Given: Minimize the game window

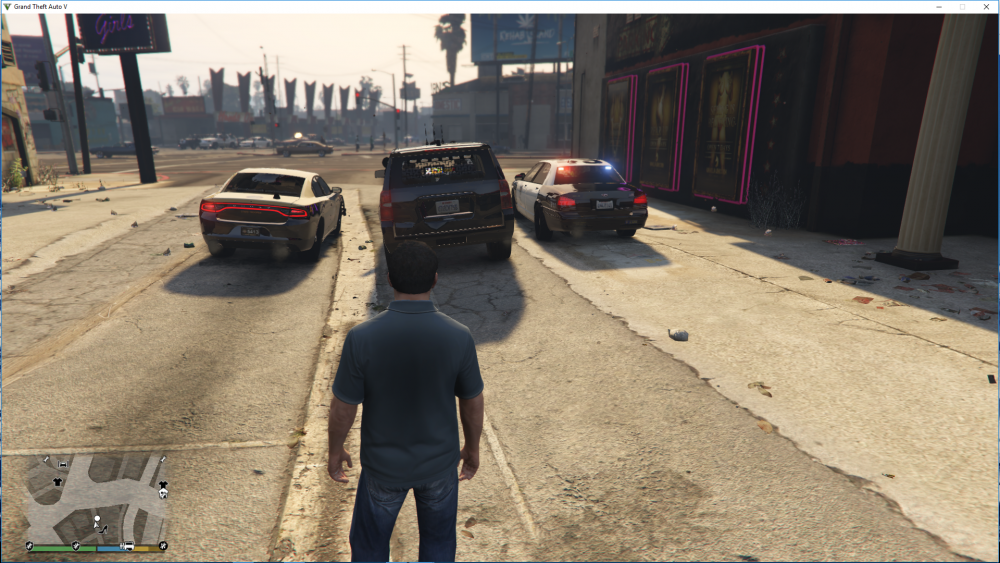Looking at the screenshot, I should [x=939, y=7].
